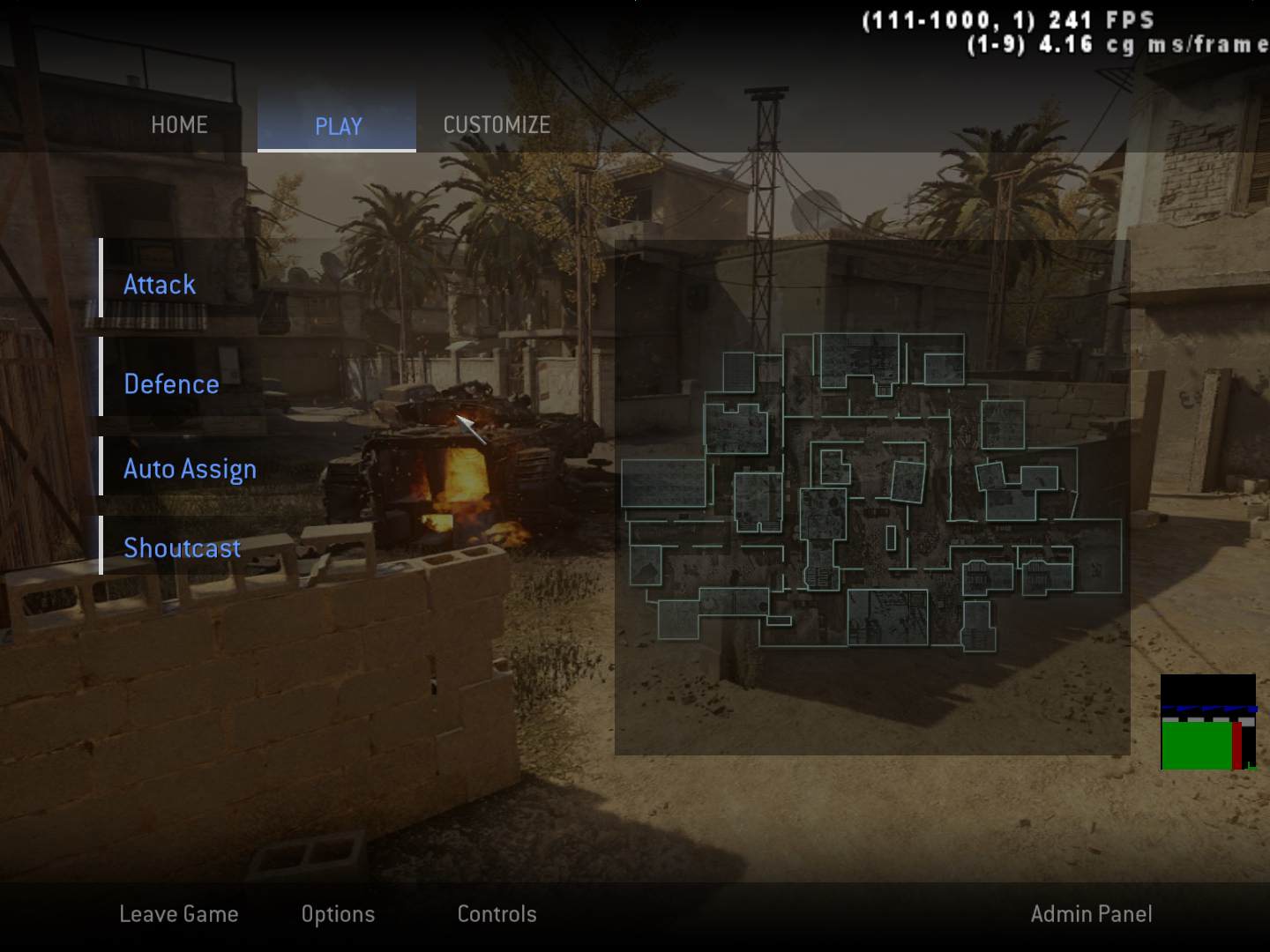Show the Controls settings

(x=497, y=914)
